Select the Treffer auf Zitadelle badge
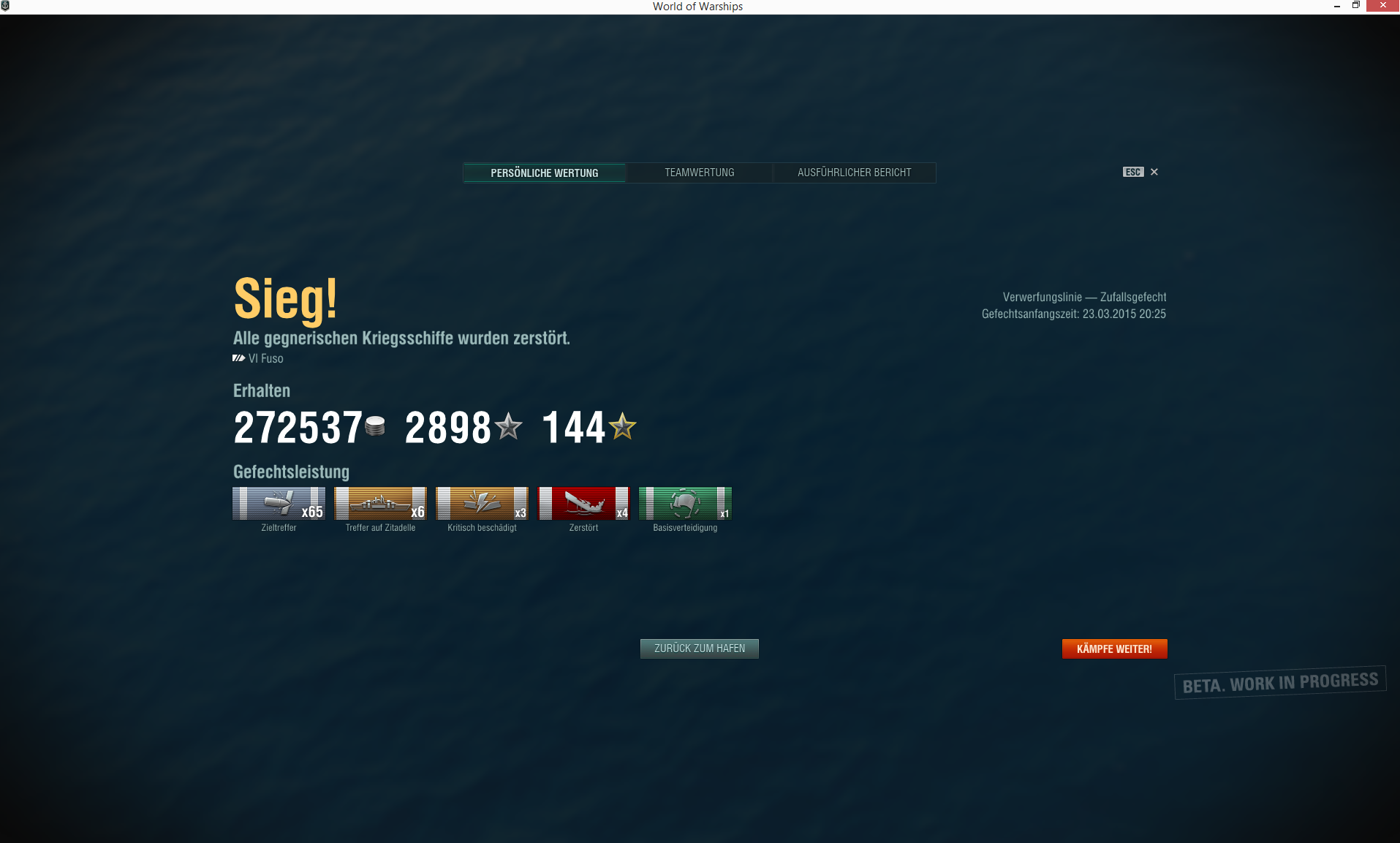 [379, 504]
